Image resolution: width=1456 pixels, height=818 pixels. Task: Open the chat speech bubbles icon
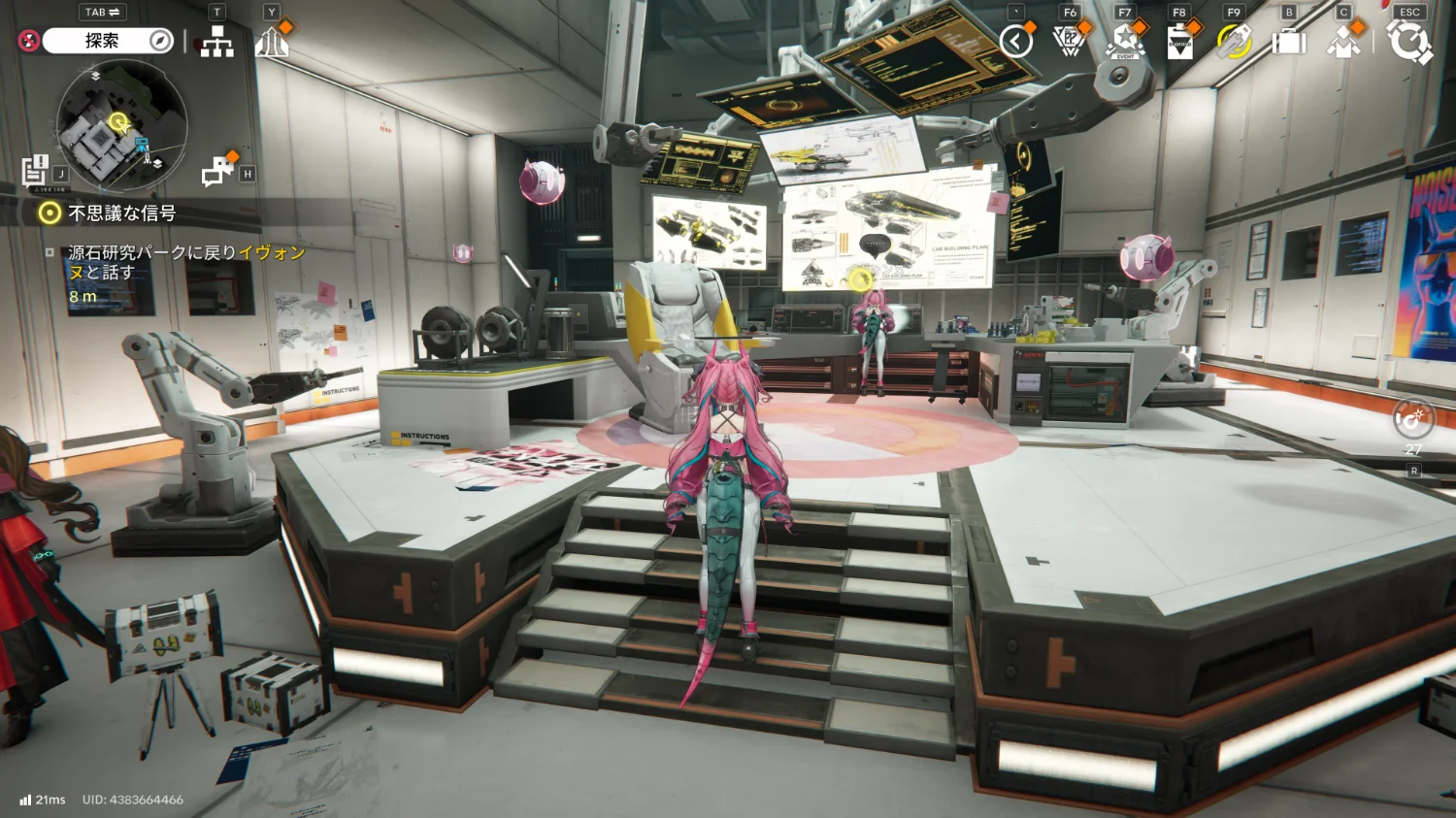pyautogui.click(x=217, y=171)
